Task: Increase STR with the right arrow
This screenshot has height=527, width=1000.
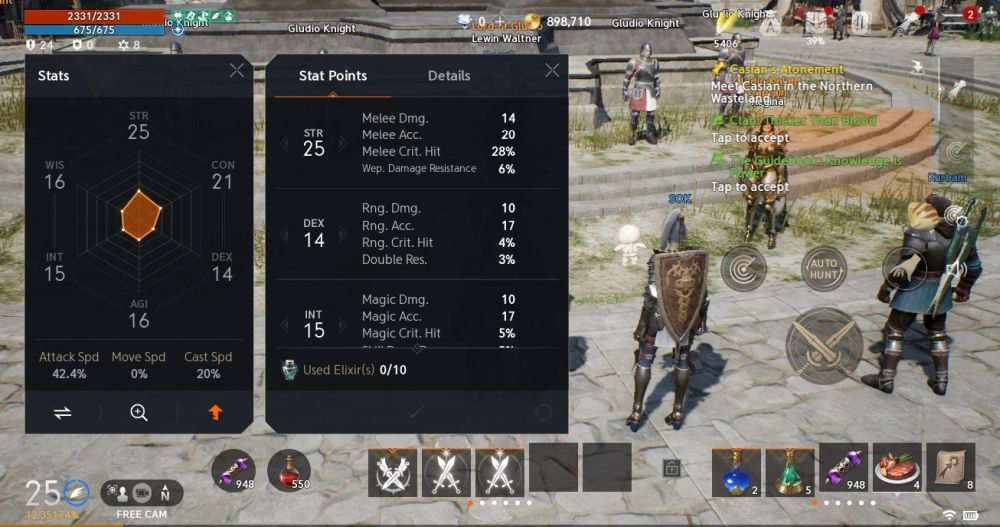Action: click(x=343, y=143)
